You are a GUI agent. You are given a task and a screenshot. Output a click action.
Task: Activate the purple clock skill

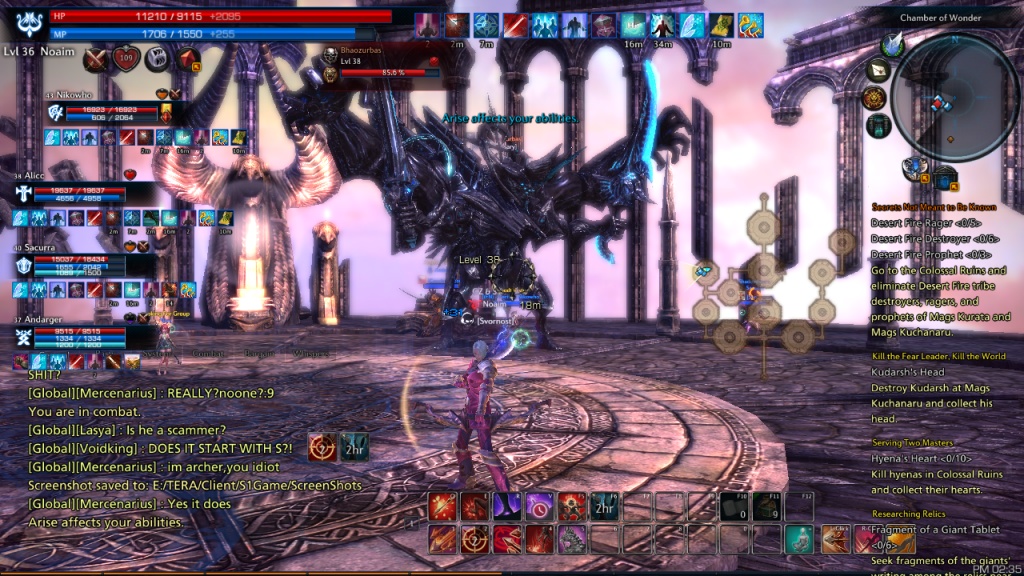tap(540, 507)
